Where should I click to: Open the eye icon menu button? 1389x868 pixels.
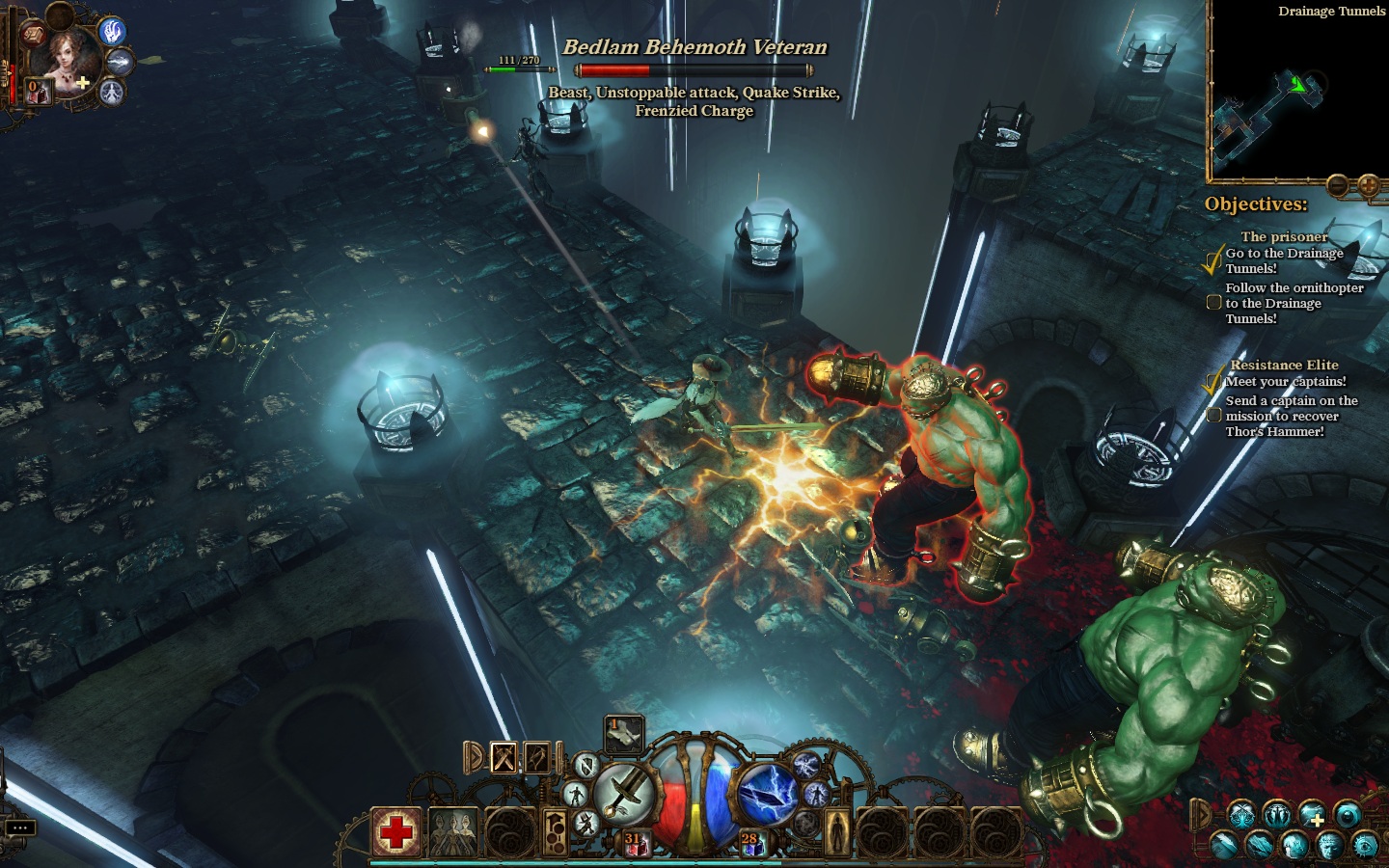pyautogui.click(x=1366, y=845)
